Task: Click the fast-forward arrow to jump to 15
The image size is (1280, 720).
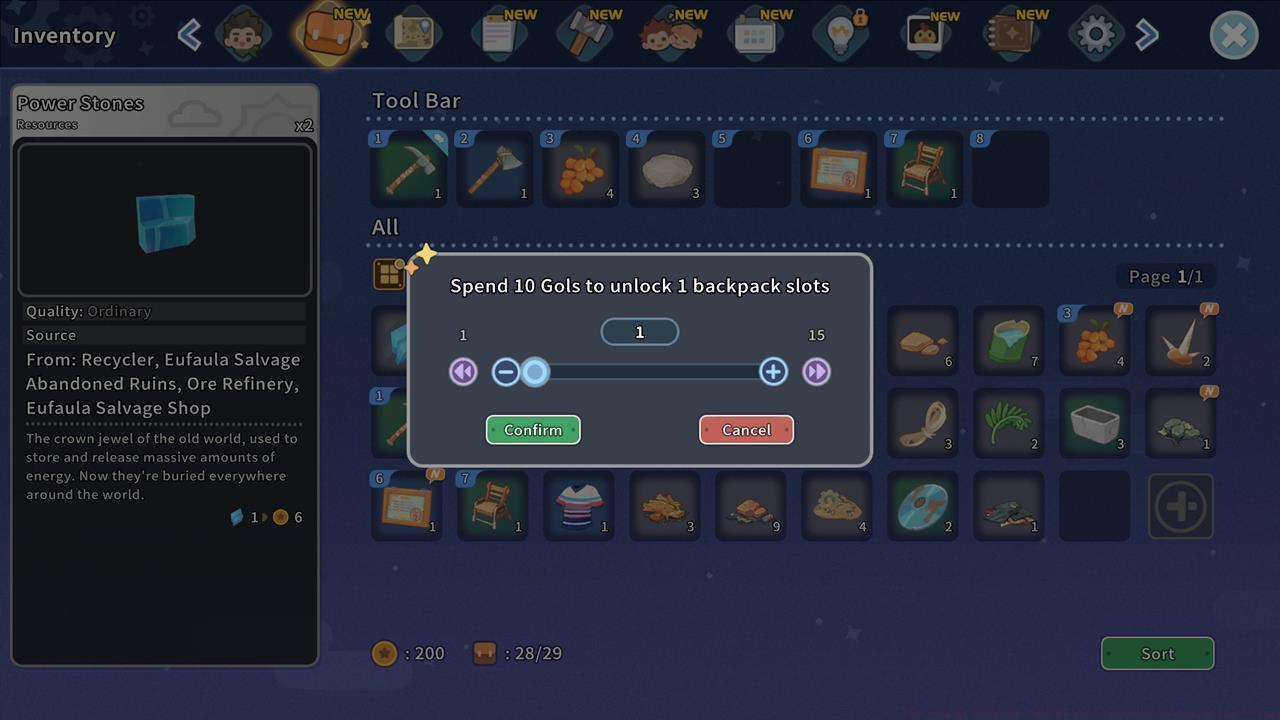Action: point(816,371)
